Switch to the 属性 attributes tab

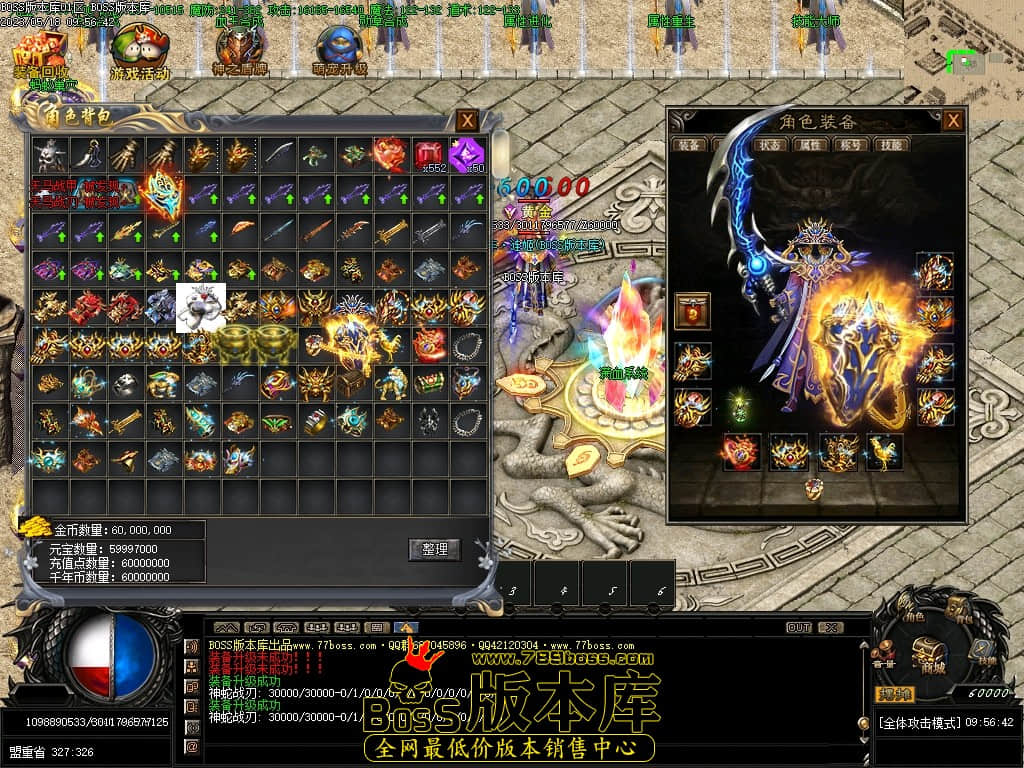pyautogui.click(x=811, y=144)
